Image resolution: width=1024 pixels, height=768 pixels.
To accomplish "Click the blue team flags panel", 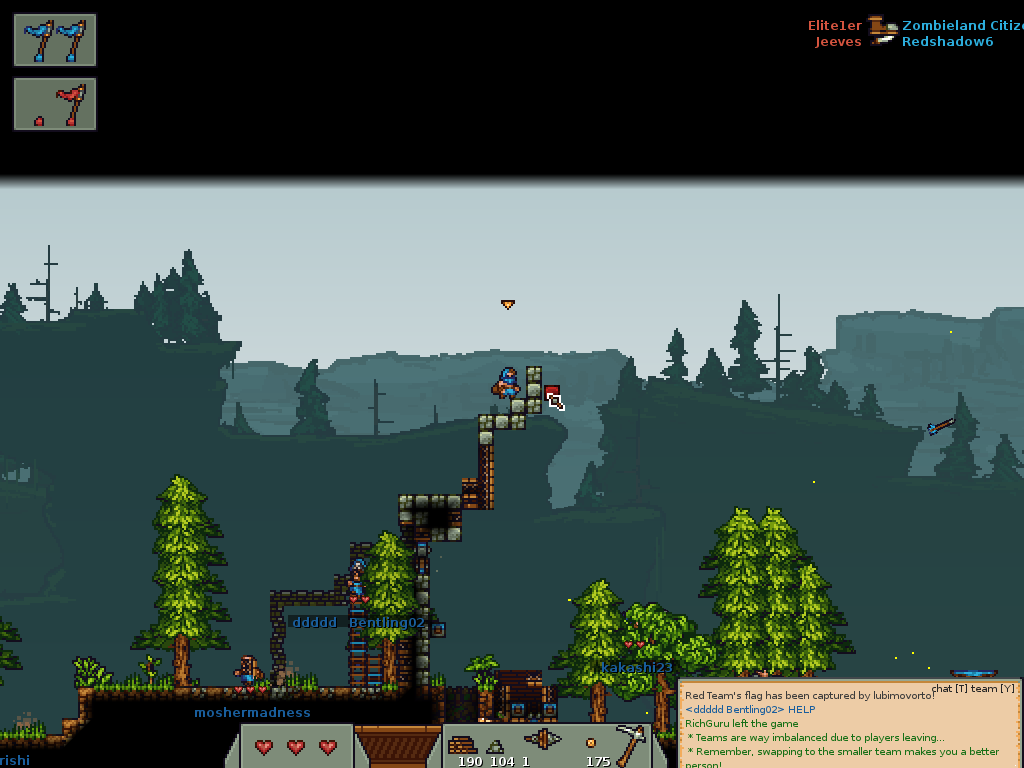I will [55, 40].
